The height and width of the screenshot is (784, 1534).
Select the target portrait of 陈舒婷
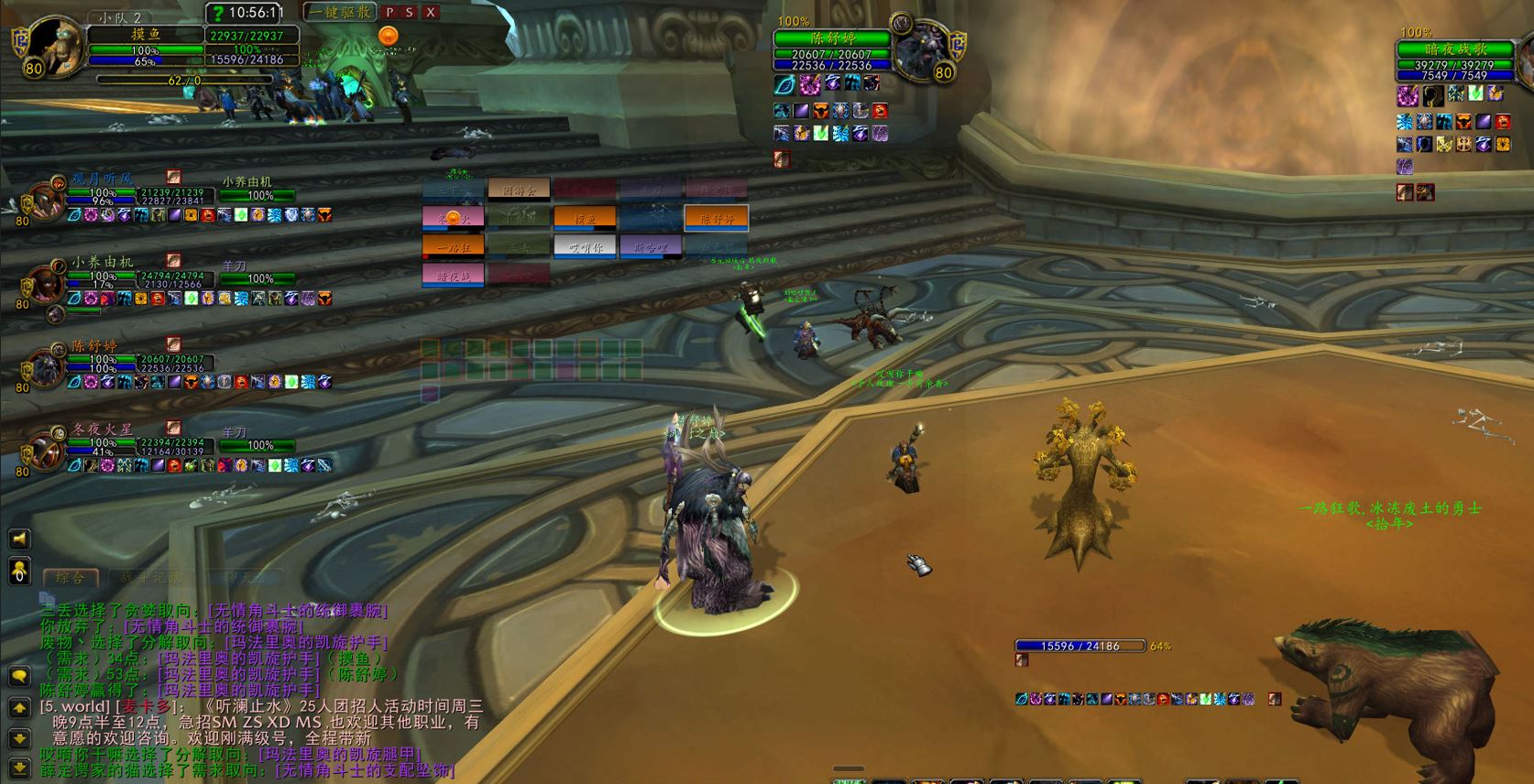tap(921, 48)
